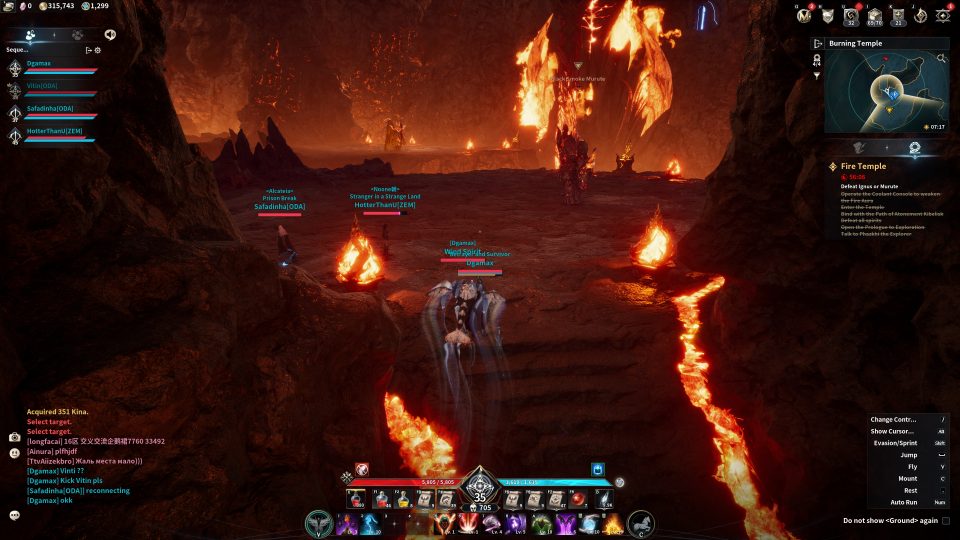This screenshot has width=960, height=540.
Task: Leave the dungeon via exit icon beside Burning Temple
Action: pyautogui.click(x=817, y=44)
